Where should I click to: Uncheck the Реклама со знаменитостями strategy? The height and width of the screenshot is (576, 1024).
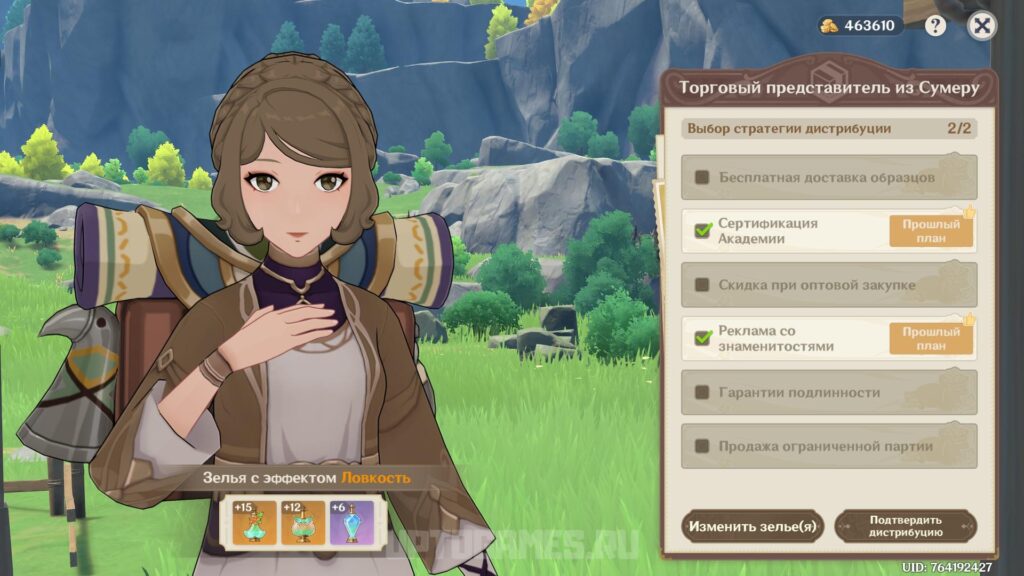pos(702,339)
